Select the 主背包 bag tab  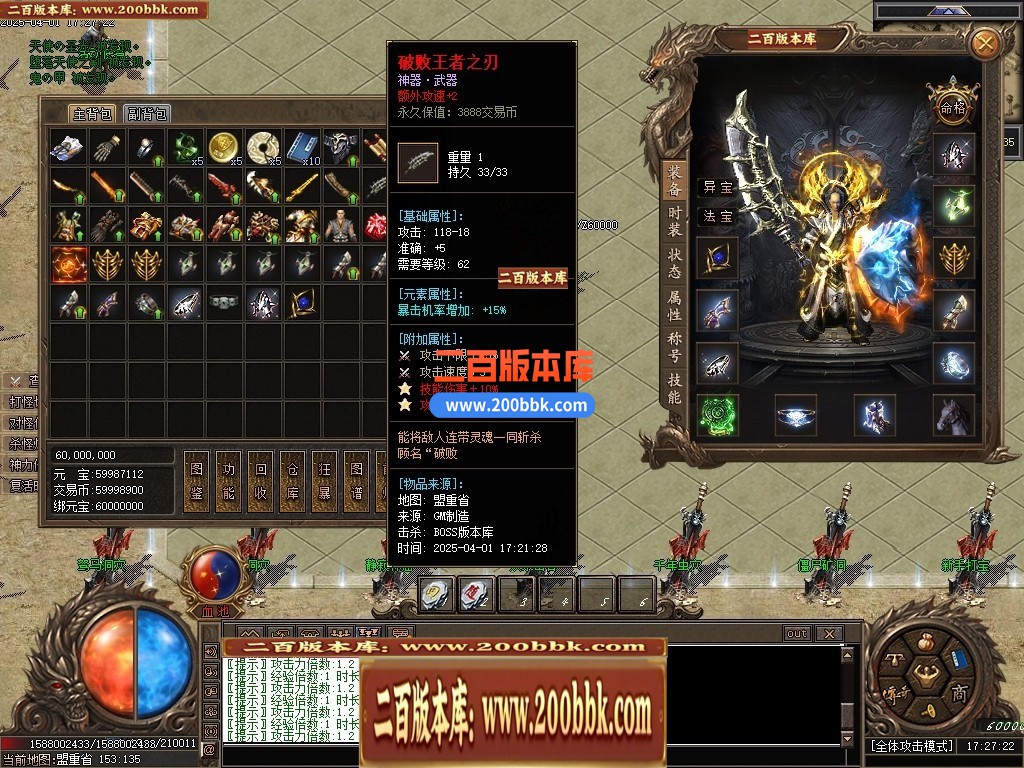click(x=92, y=114)
